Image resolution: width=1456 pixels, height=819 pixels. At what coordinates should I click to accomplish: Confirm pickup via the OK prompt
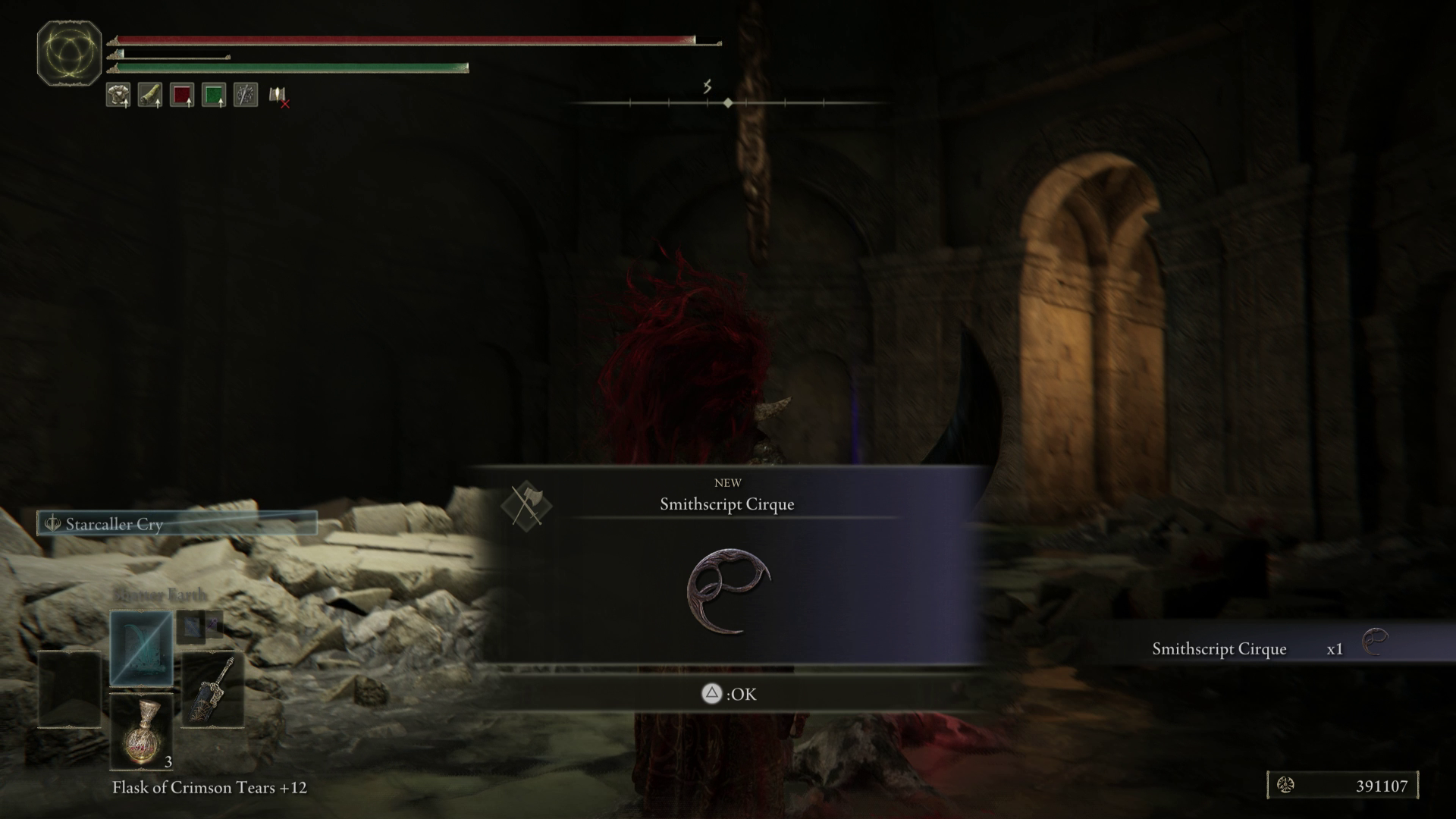tap(728, 694)
